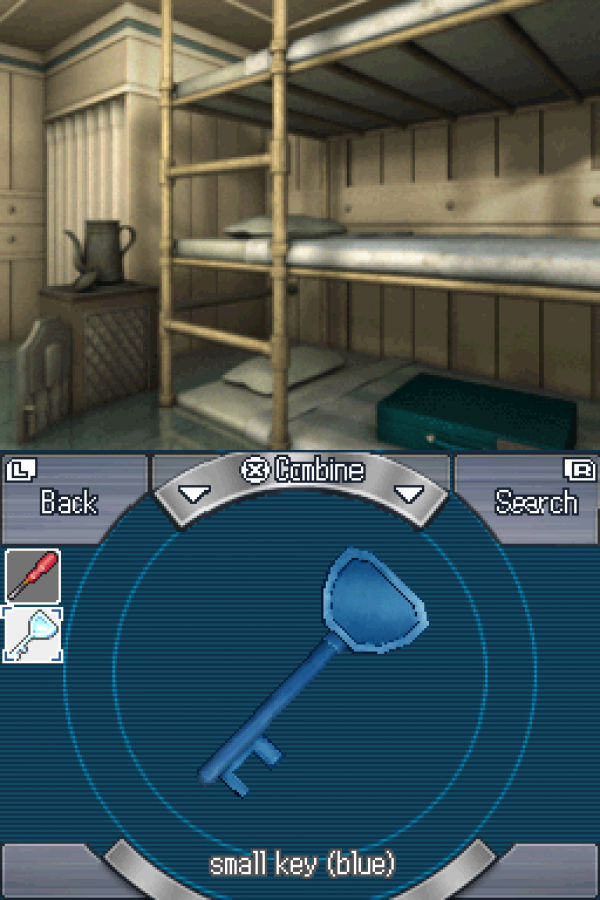This screenshot has height=900, width=600.
Task: Go back with the Back button
Action: click(68, 497)
